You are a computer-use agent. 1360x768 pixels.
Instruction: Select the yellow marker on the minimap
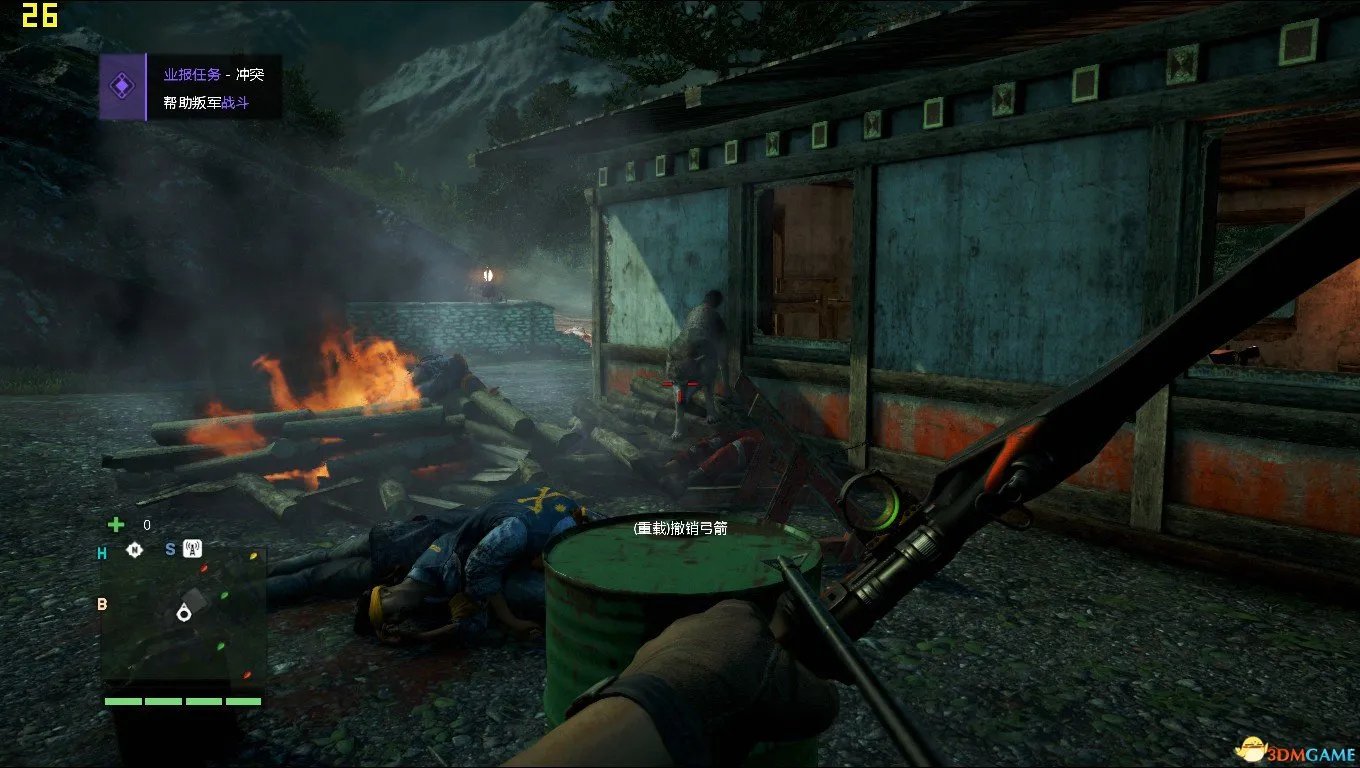point(253,556)
